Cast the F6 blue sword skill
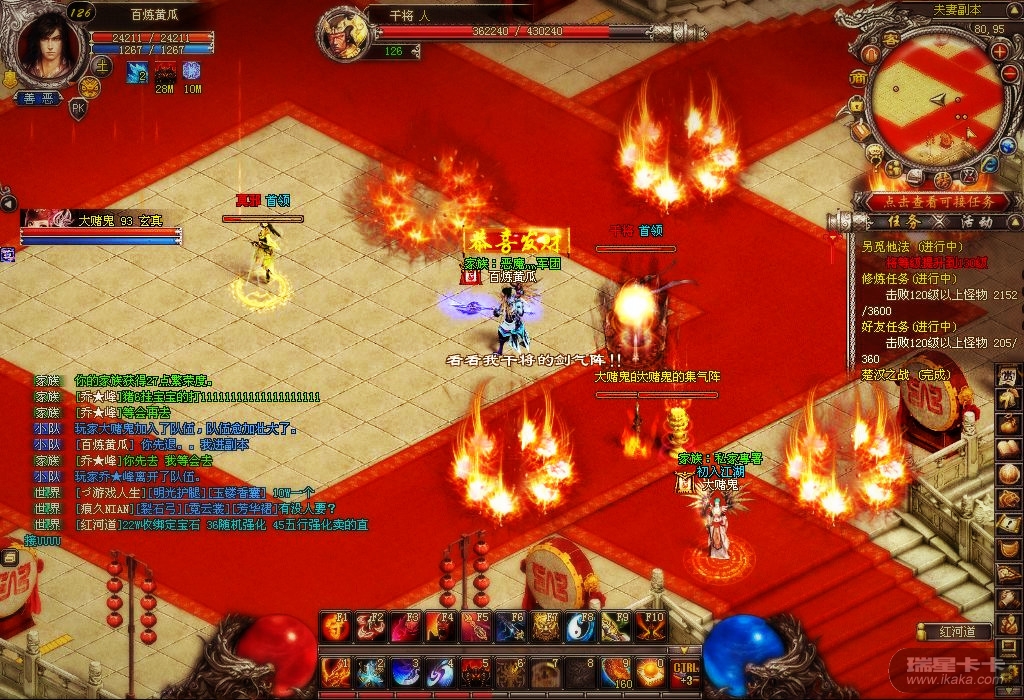Screen dimensions: 1024x700 (x=510, y=627)
